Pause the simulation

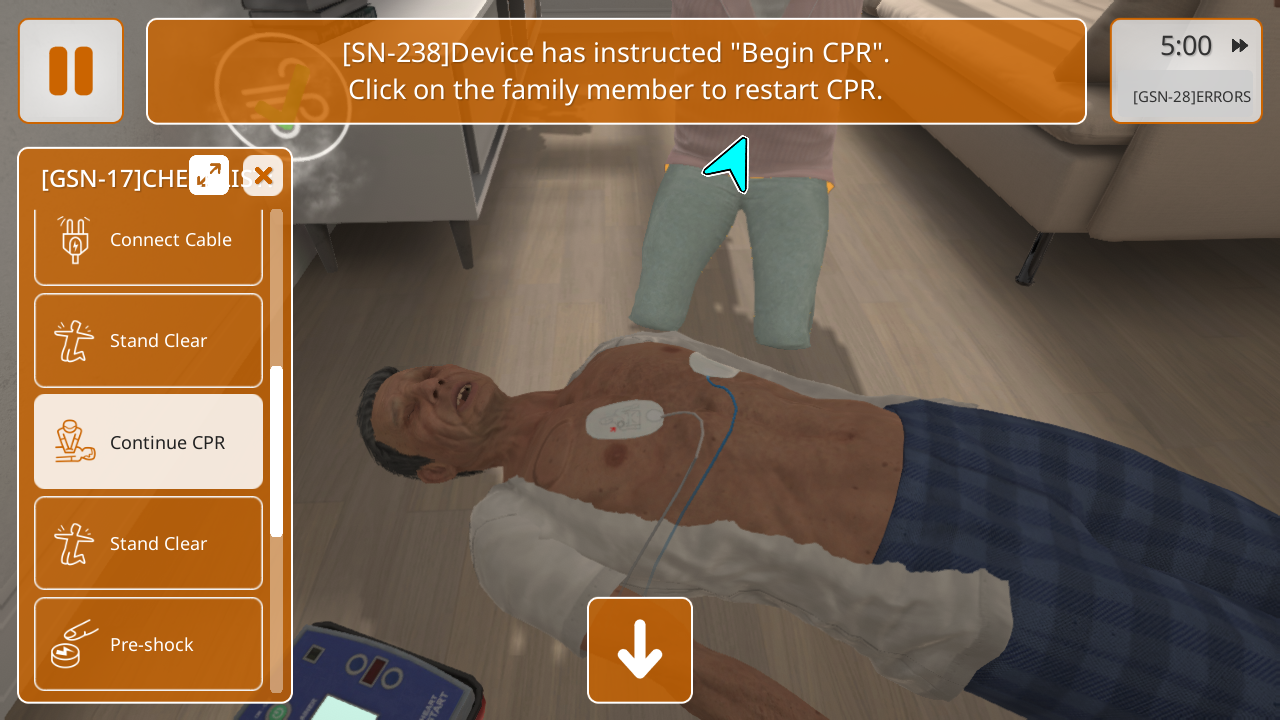pos(71,71)
